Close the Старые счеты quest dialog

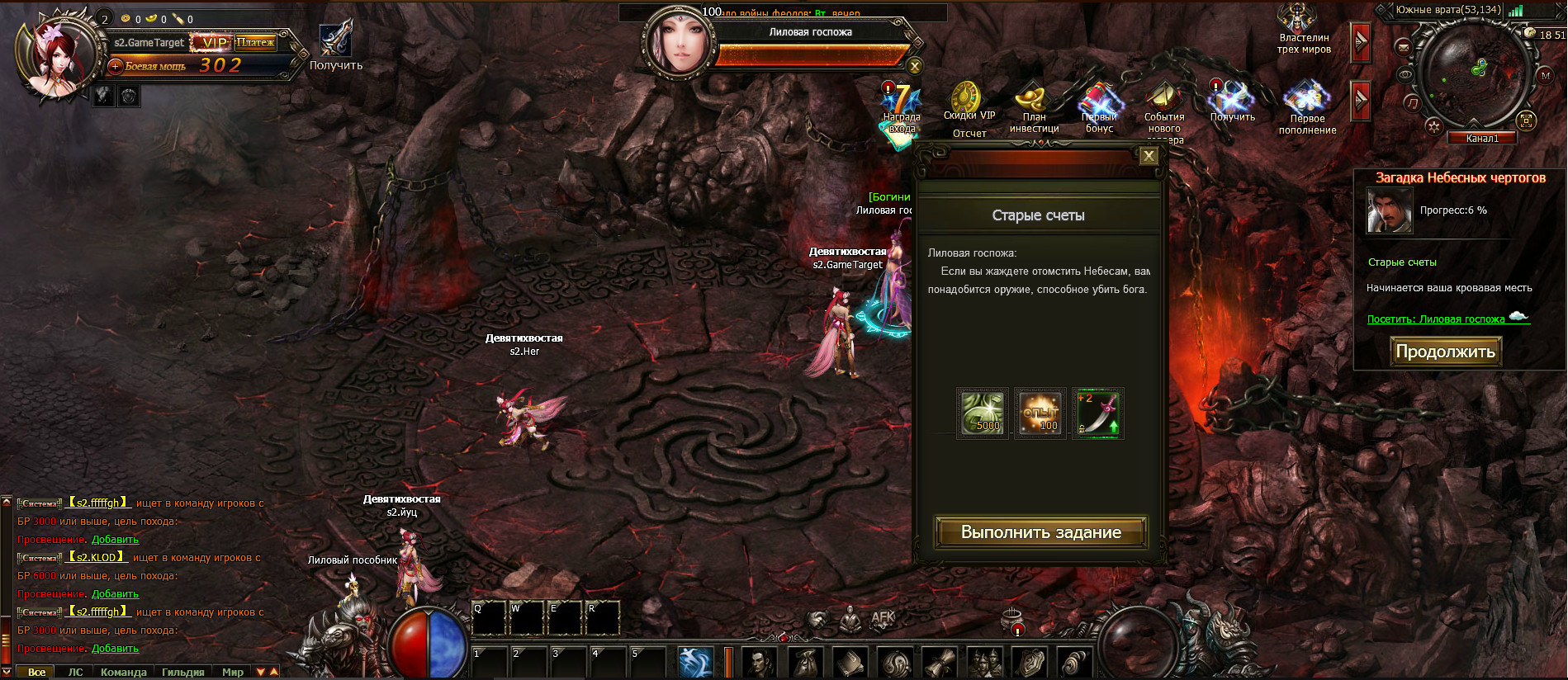1149,155
